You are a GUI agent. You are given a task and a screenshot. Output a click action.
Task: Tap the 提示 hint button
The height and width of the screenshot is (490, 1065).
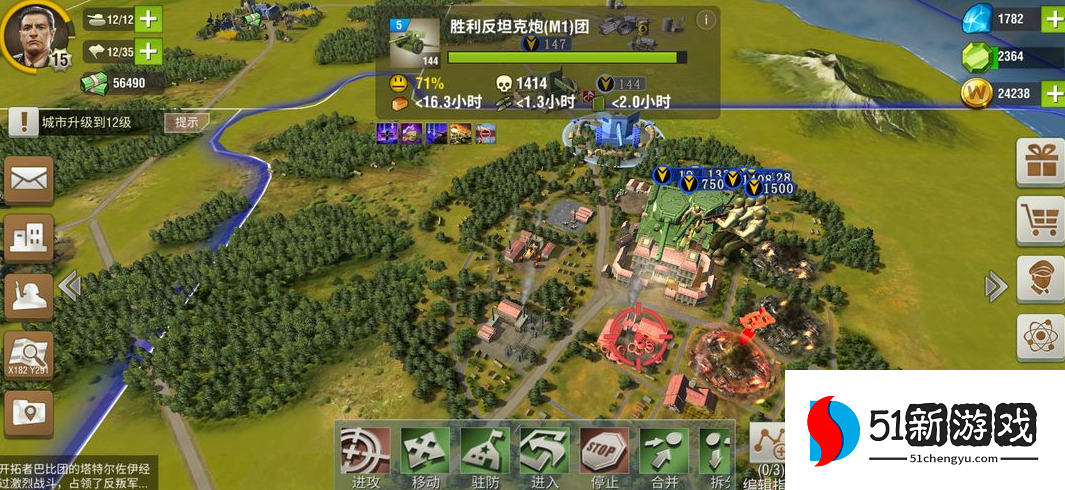click(x=187, y=122)
